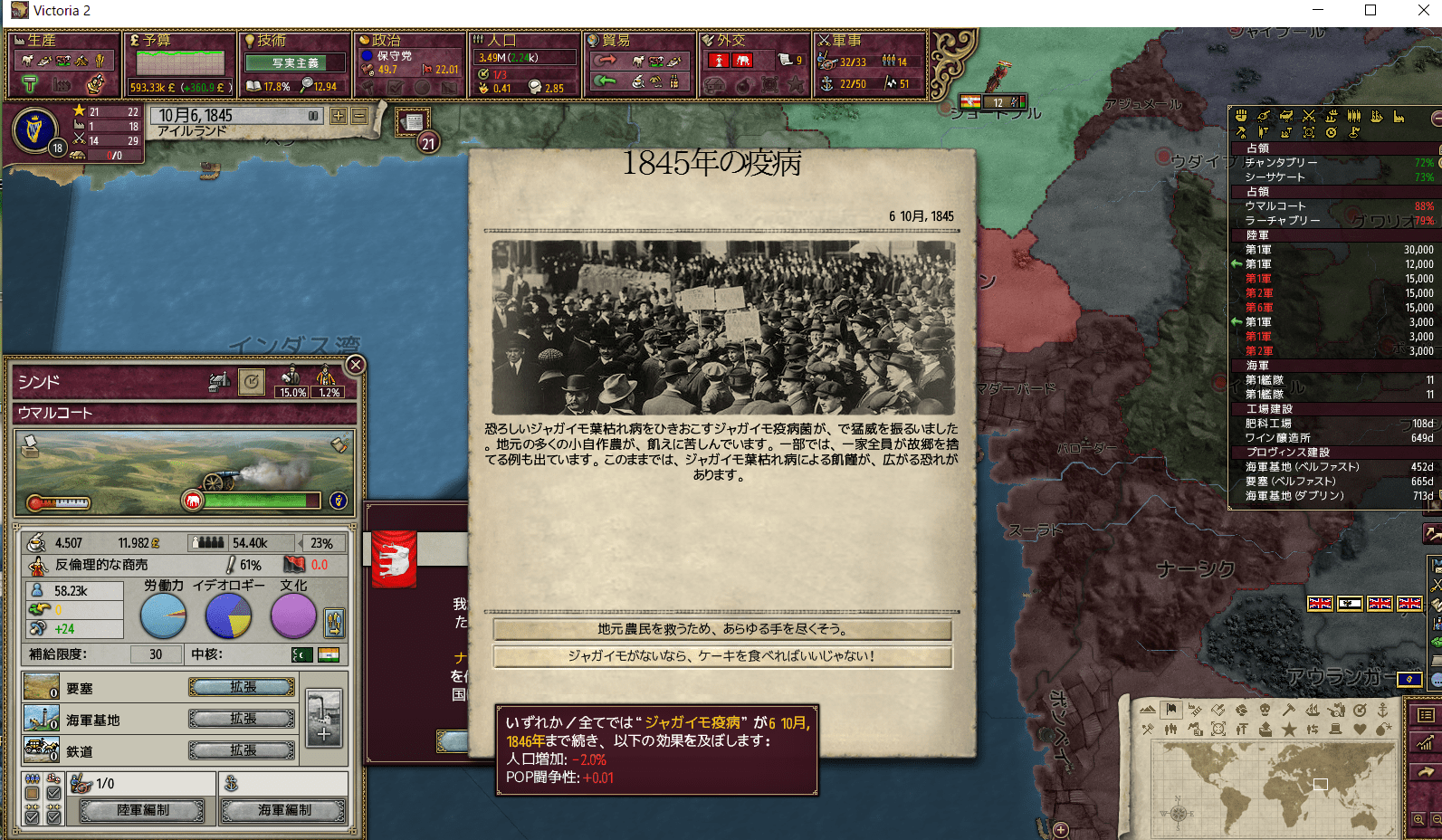Choose the event option to save local farmers

tap(720, 629)
